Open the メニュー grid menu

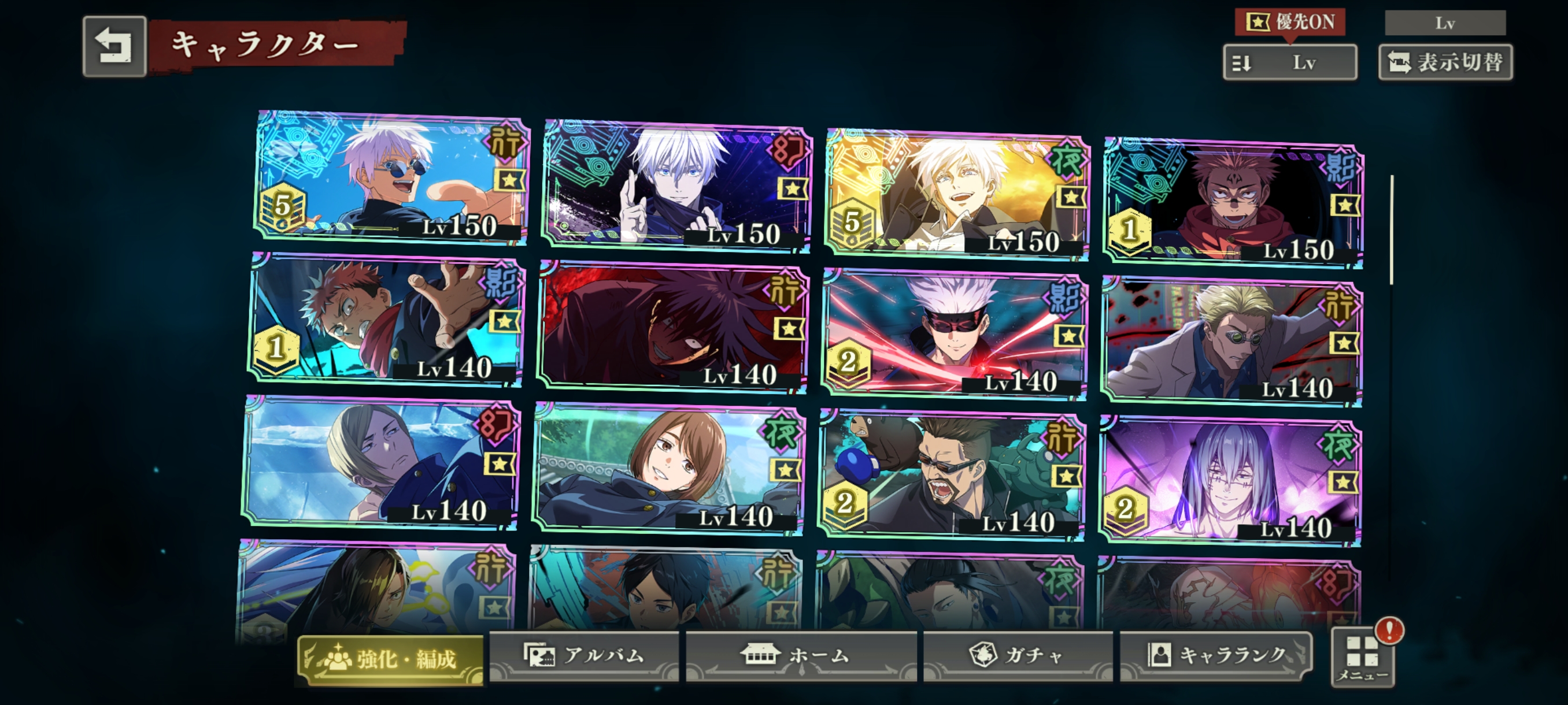pos(1362,658)
